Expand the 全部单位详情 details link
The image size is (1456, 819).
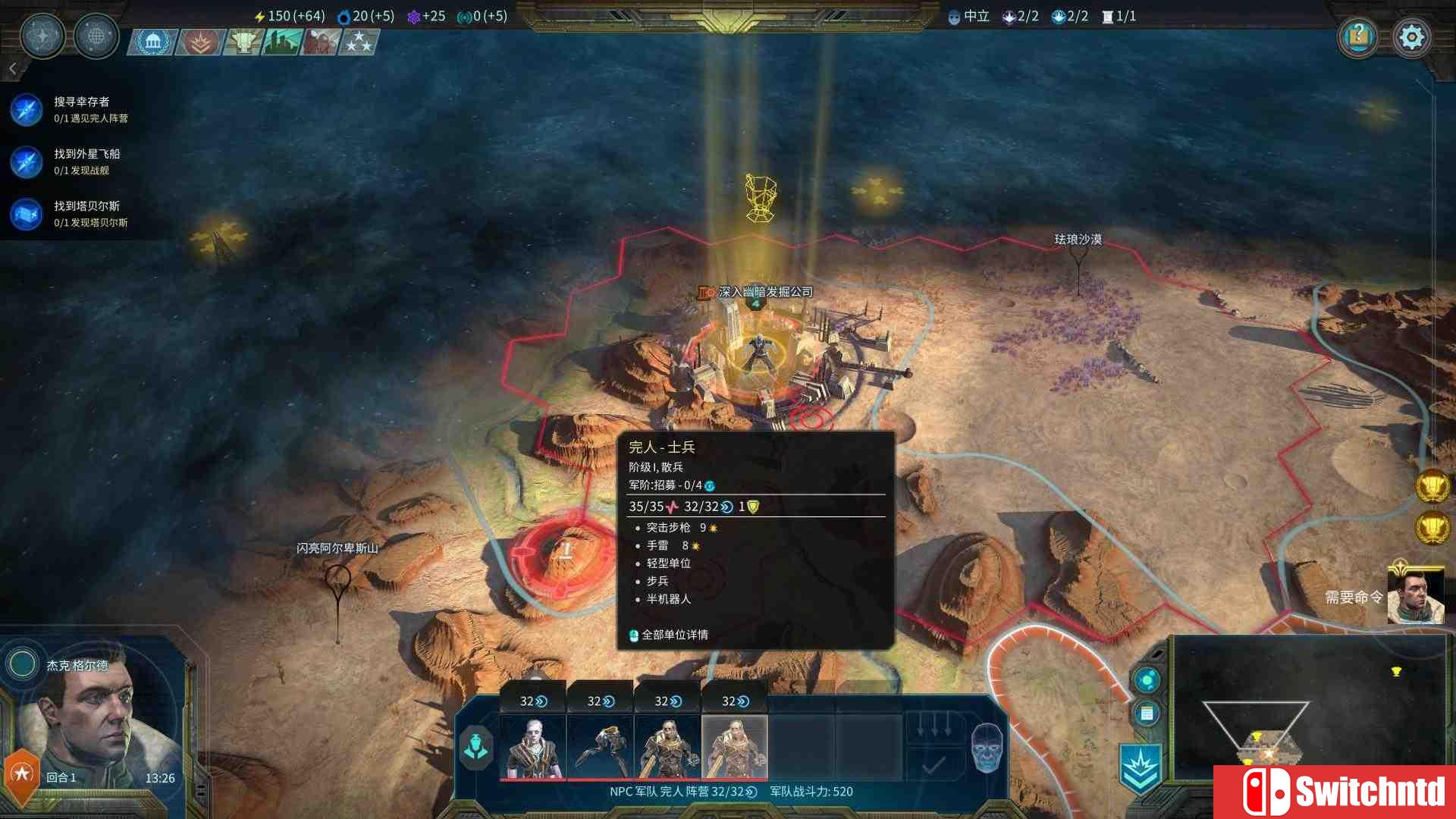[x=675, y=635]
